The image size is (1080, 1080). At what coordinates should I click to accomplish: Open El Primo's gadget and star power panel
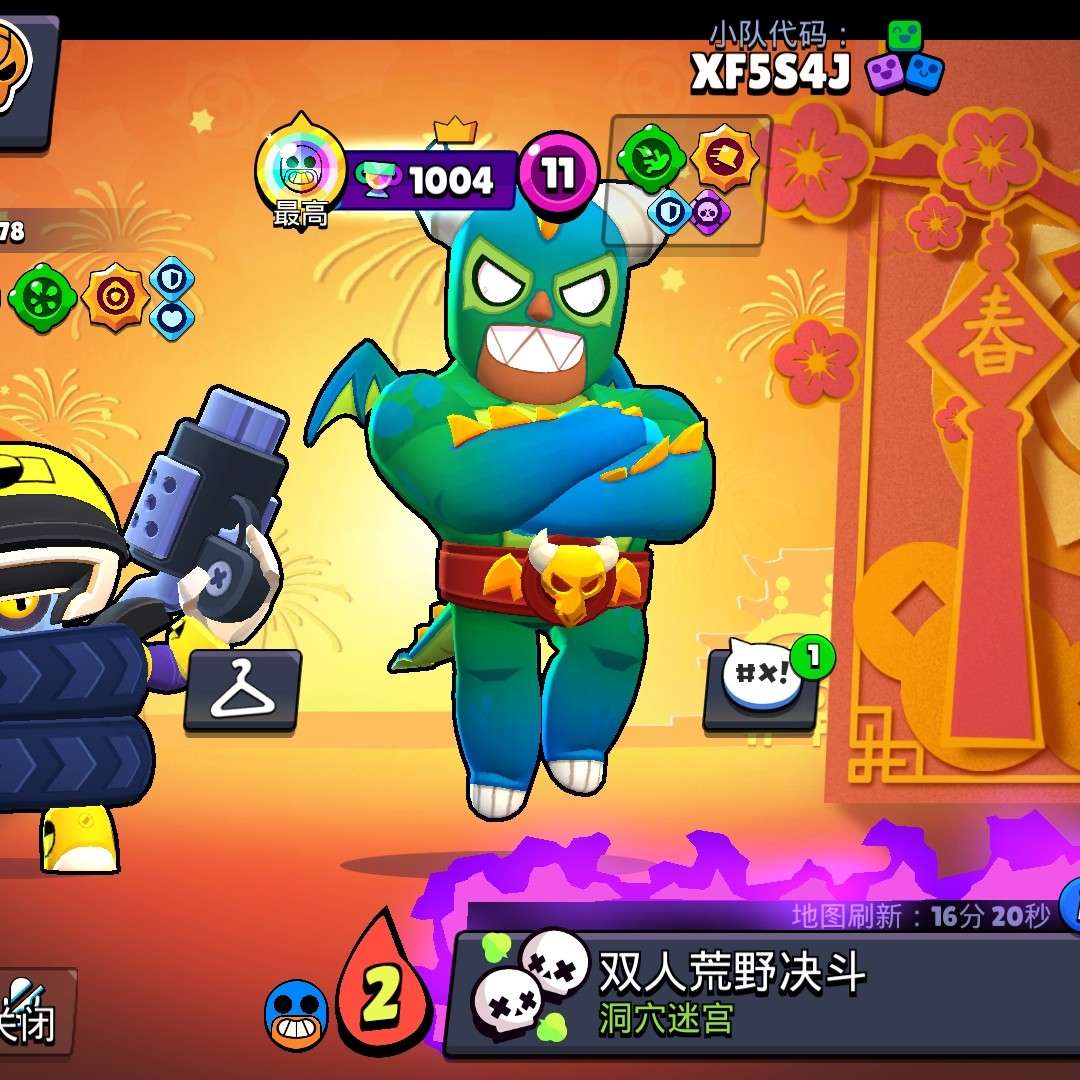click(686, 178)
